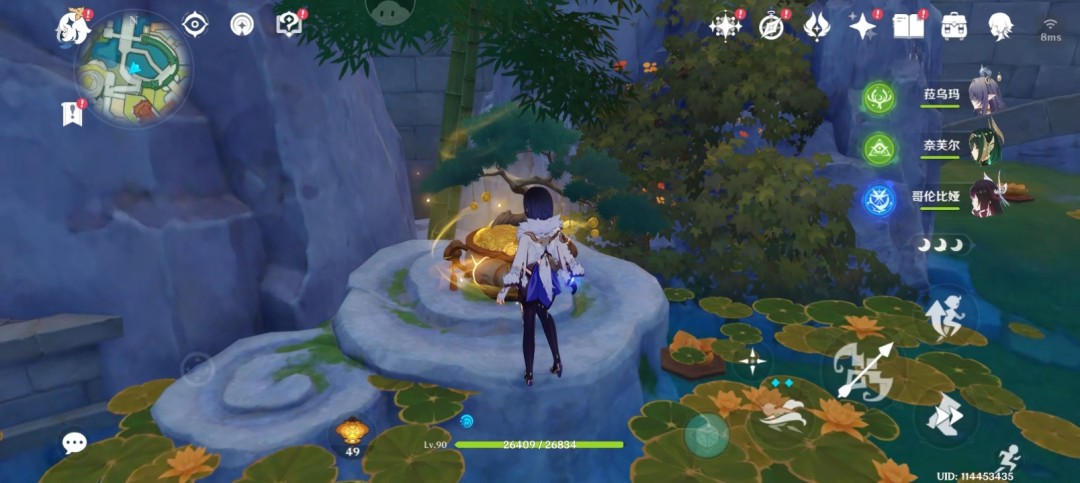The width and height of the screenshot is (1080, 483).
Task: Open the adventurer handbook book icon
Action: (x=908, y=26)
